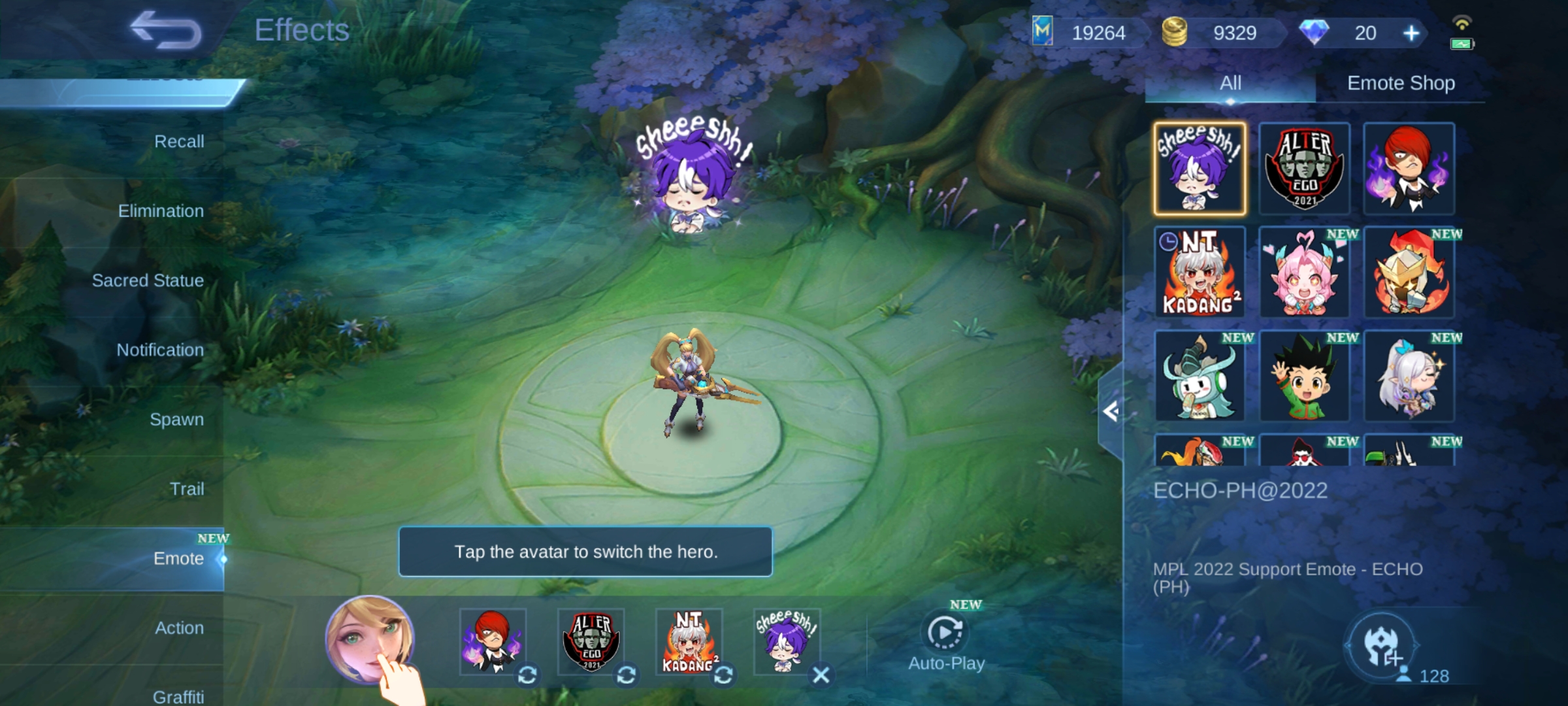The image size is (1568, 706).
Task: Pick the pink-haired girl emote
Action: pyautogui.click(x=1304, y=272)
